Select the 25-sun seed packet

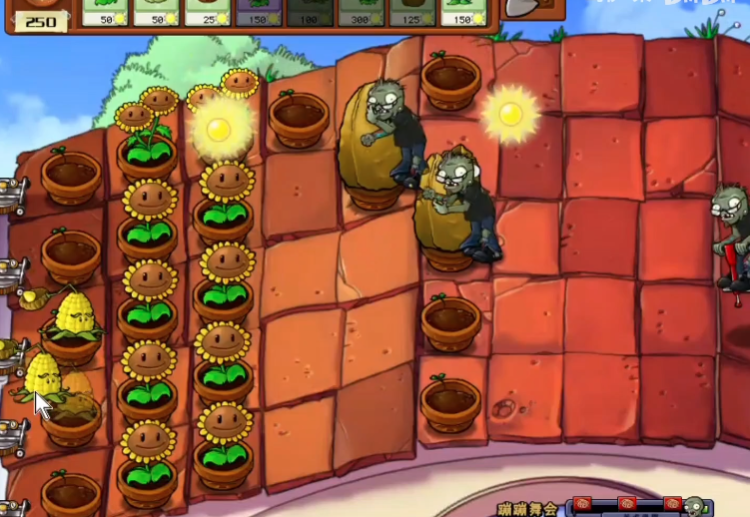tap(208, 12)
